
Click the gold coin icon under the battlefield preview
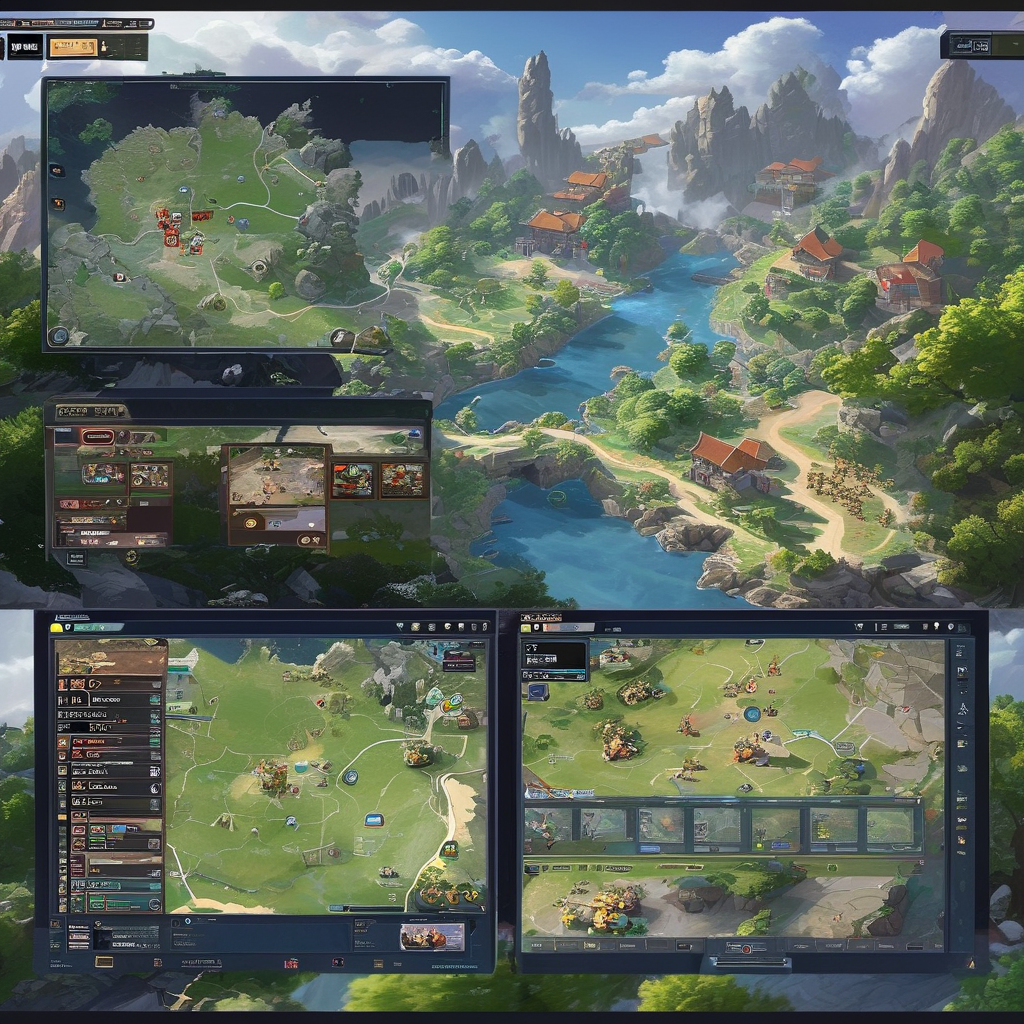252,521
